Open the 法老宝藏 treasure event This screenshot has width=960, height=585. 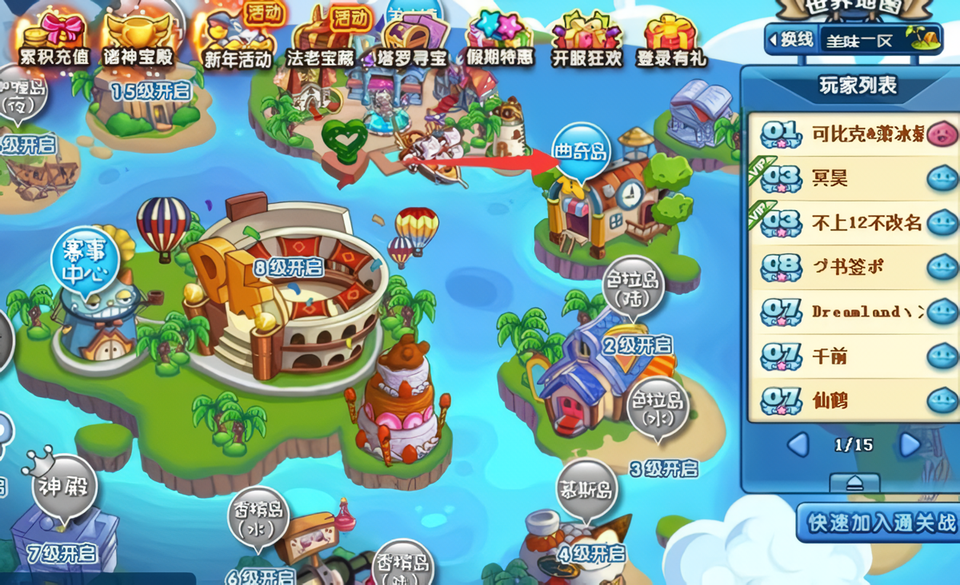pyautogui.click(x=321, y=37)
